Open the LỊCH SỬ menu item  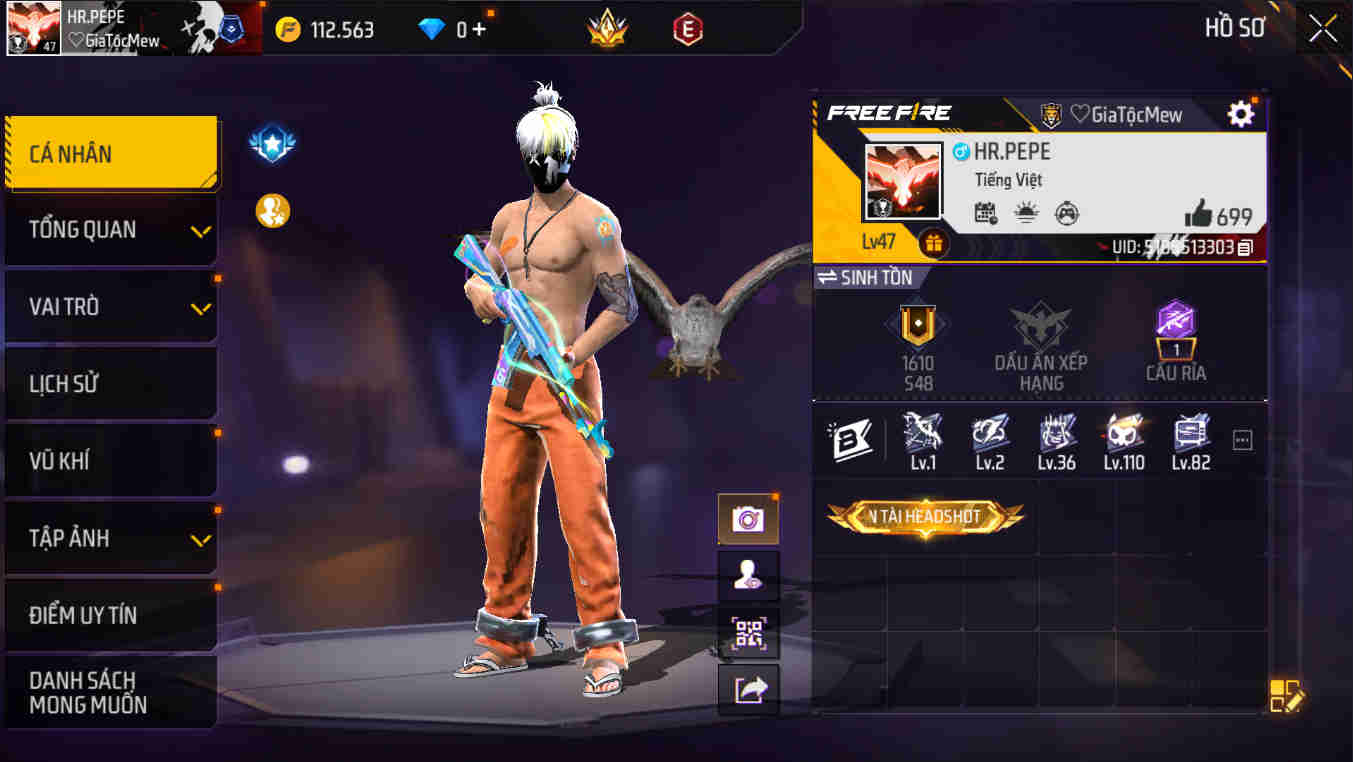(110, 383)
